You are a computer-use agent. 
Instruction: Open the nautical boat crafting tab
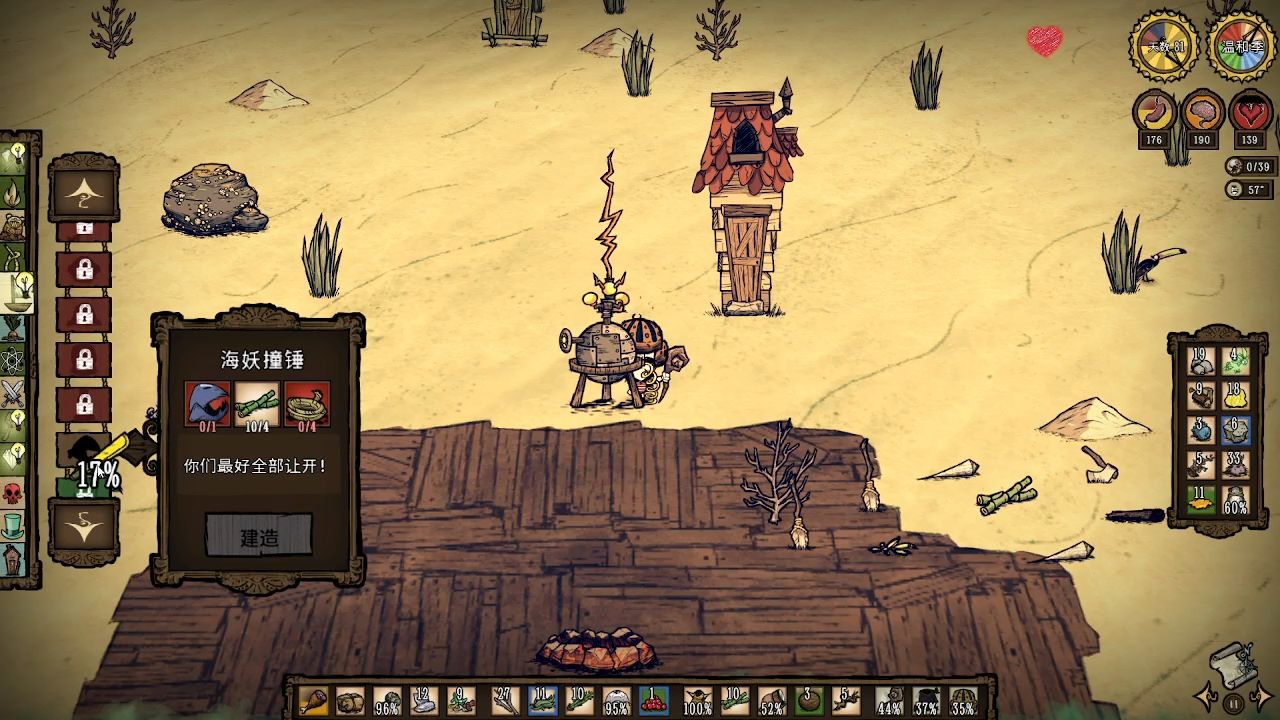click(16, 292)
